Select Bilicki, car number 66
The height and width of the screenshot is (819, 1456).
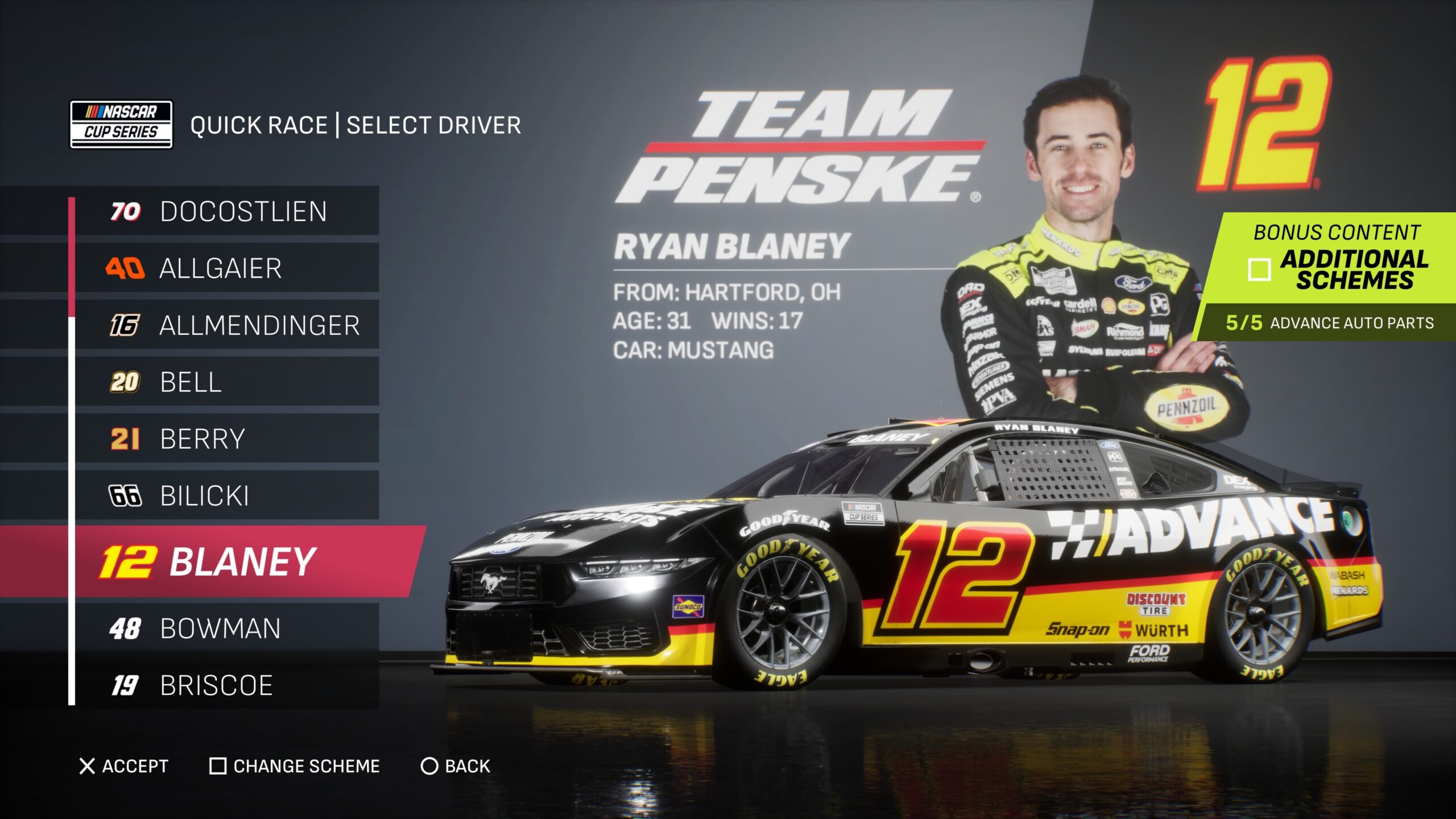tap(226, 495)
